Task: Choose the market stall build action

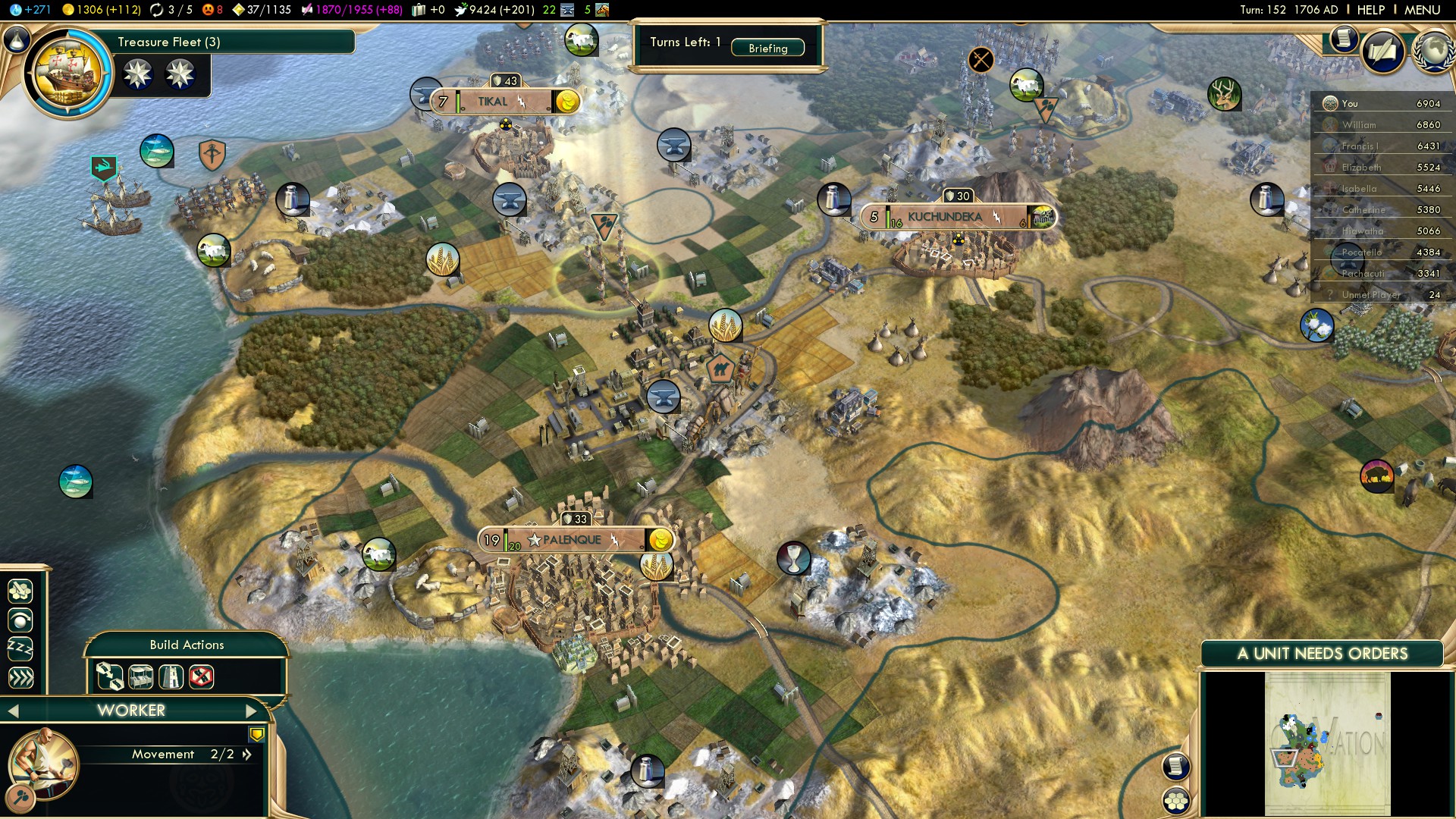Action: [x=141, y=676]
